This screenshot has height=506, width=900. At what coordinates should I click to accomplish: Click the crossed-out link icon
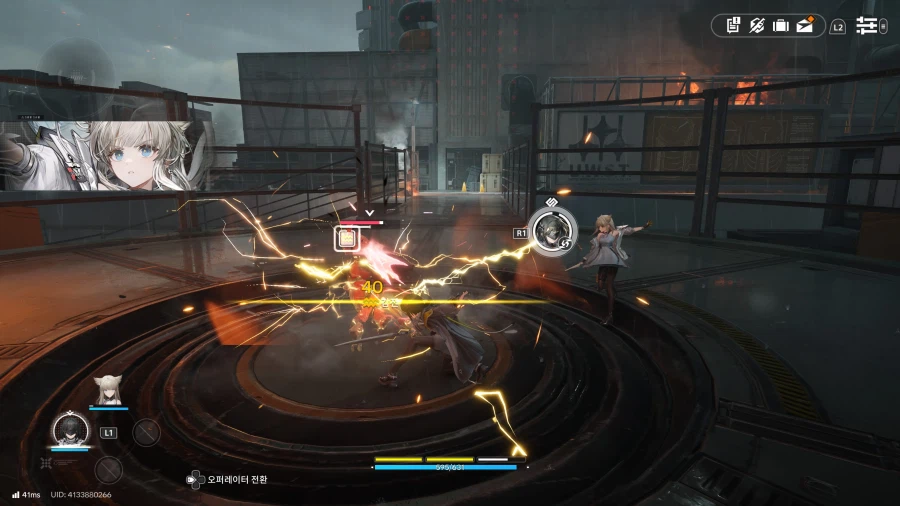757,26
